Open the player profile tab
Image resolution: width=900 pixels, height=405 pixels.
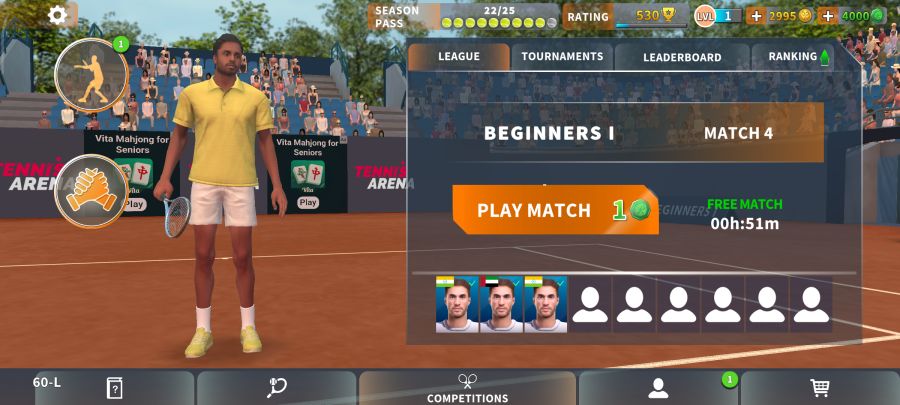657,388
